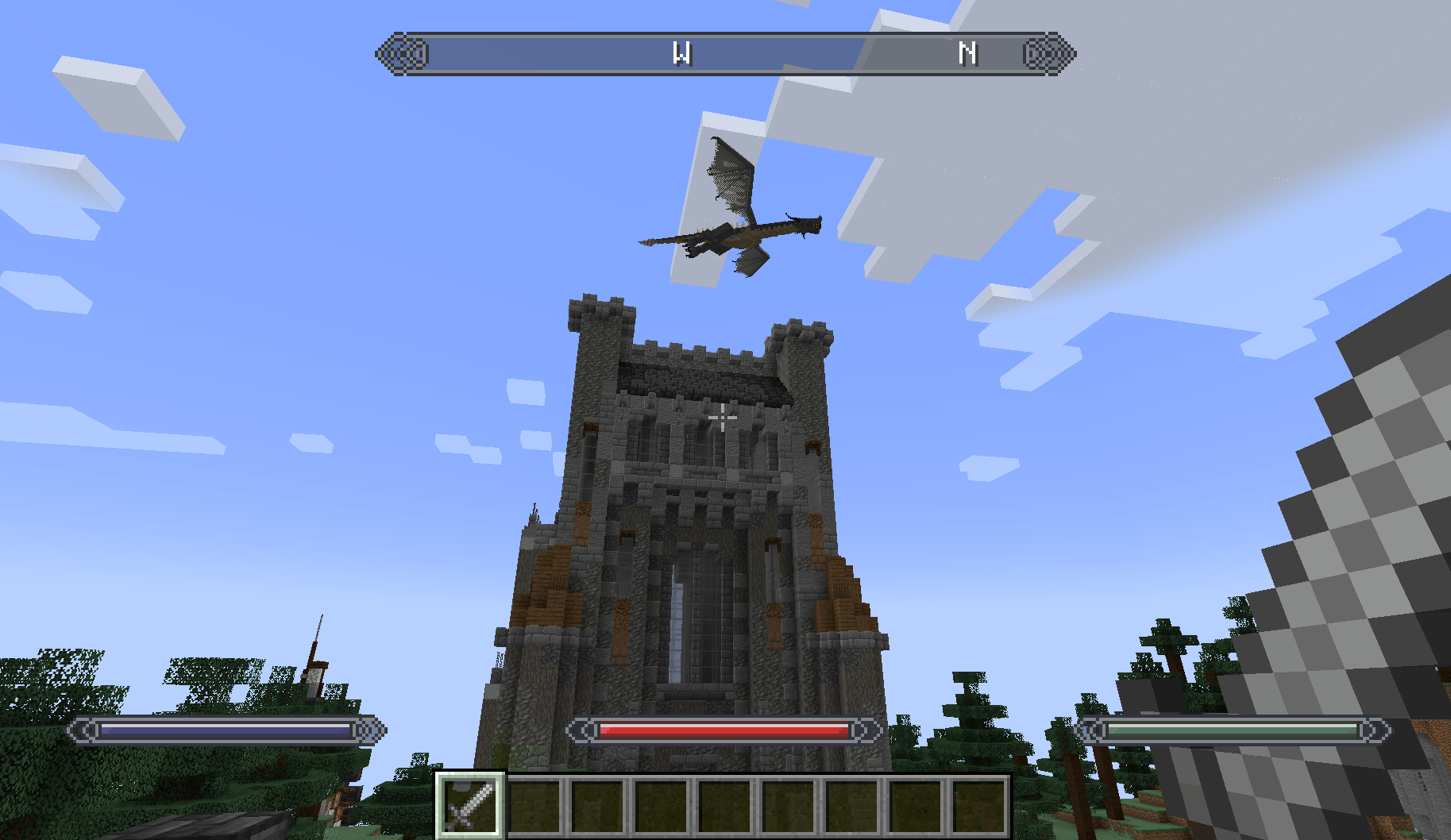
Task: Click the second hotbar slot
Action: [533, 806]
